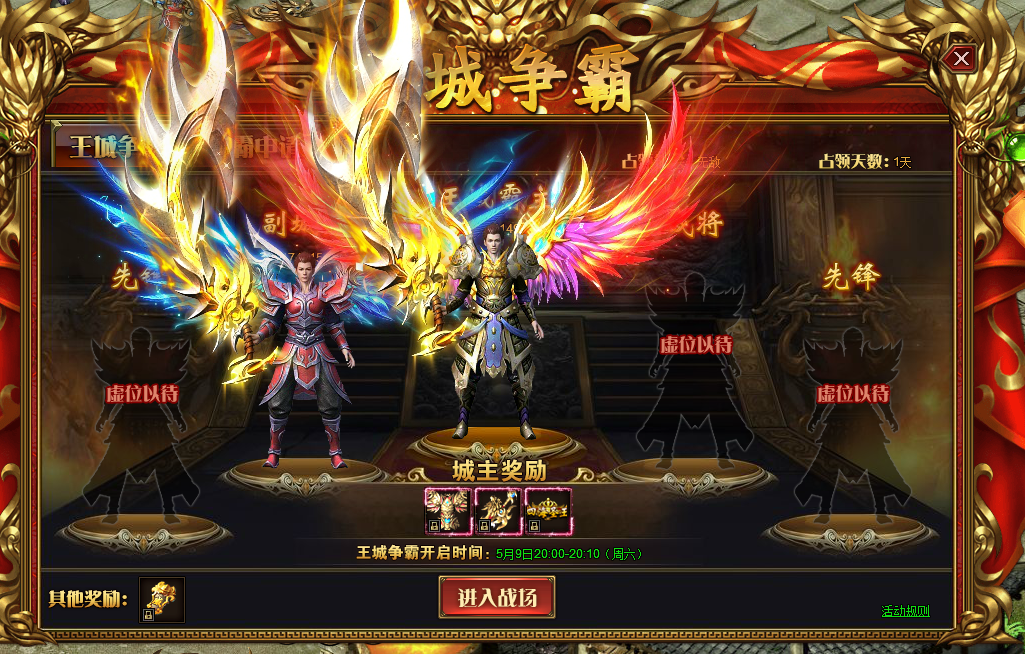The width and height of the screenshot is (1025, 654).
Task: Click the 进入战场 button
Action: 497,598
